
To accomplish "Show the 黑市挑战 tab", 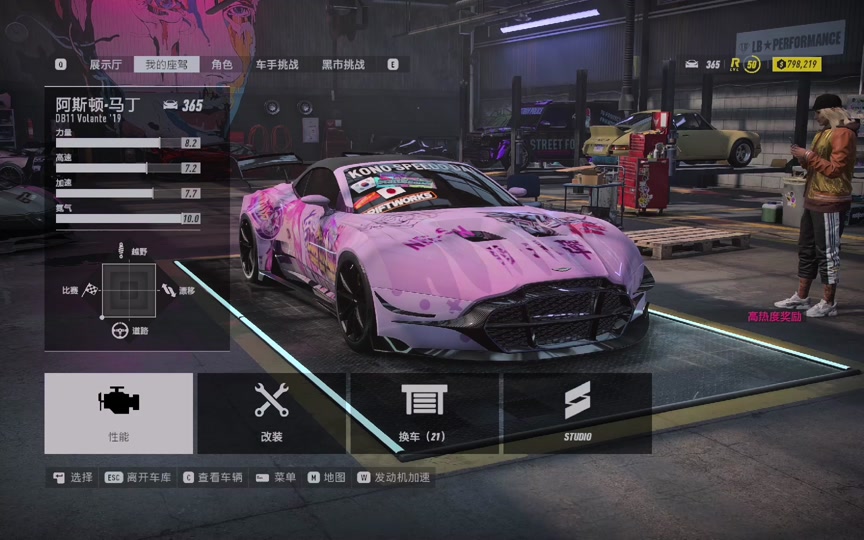I will (343, 65).
